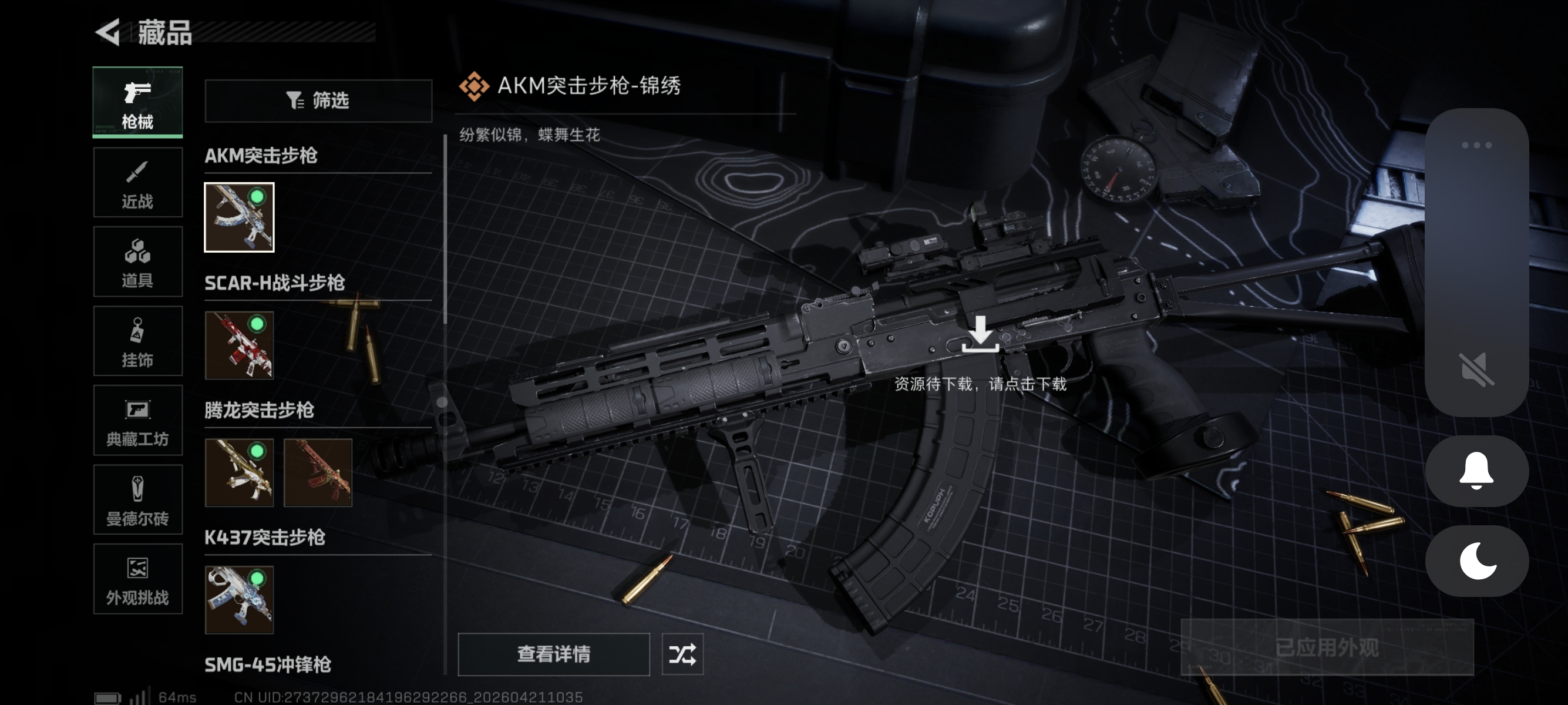1568x705 pixels.
Task: Select the 枪械 category icon
Action: (137, 102)
